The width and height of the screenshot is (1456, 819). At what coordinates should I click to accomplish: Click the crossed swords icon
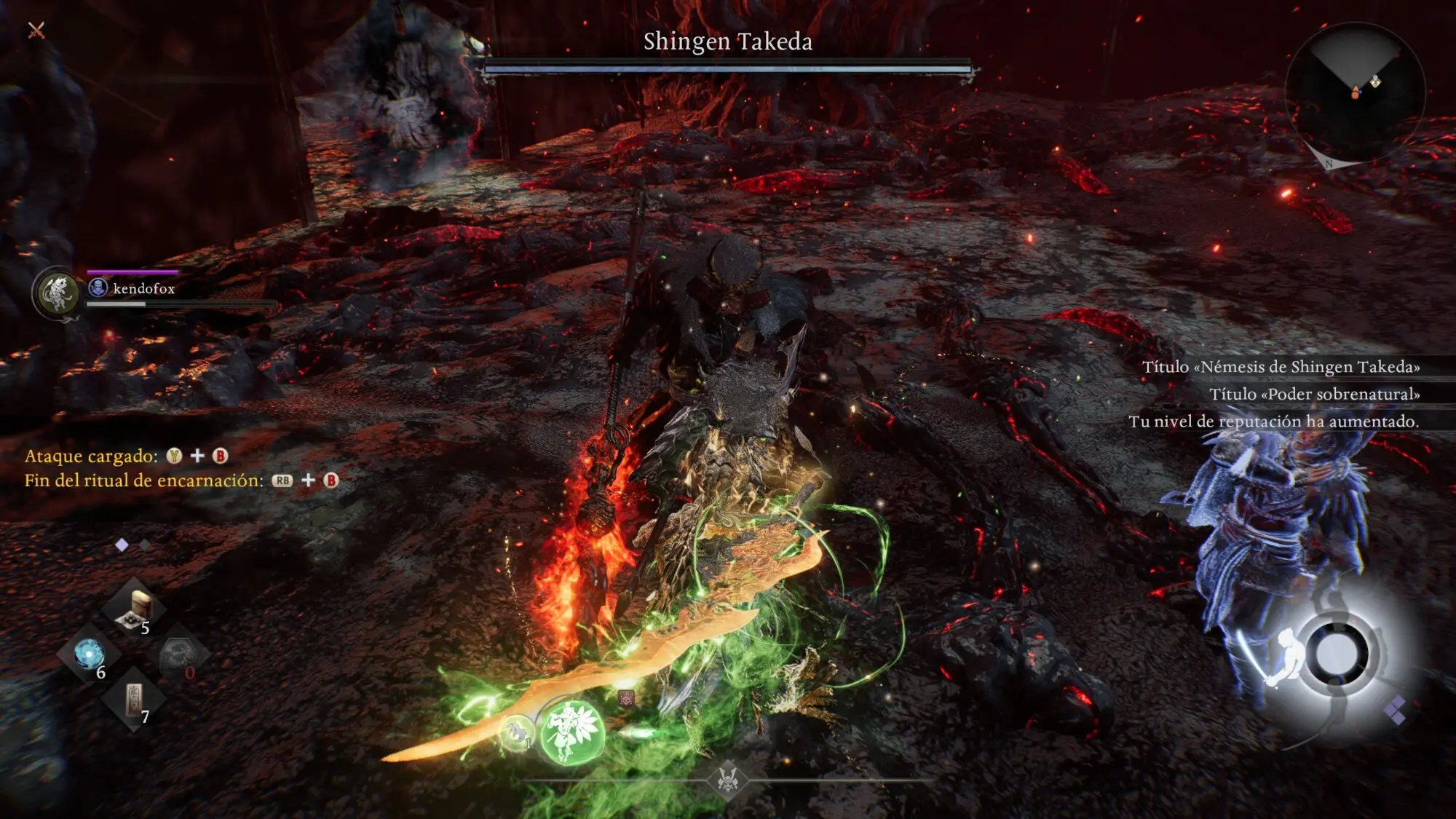click(x=36, y=30)
